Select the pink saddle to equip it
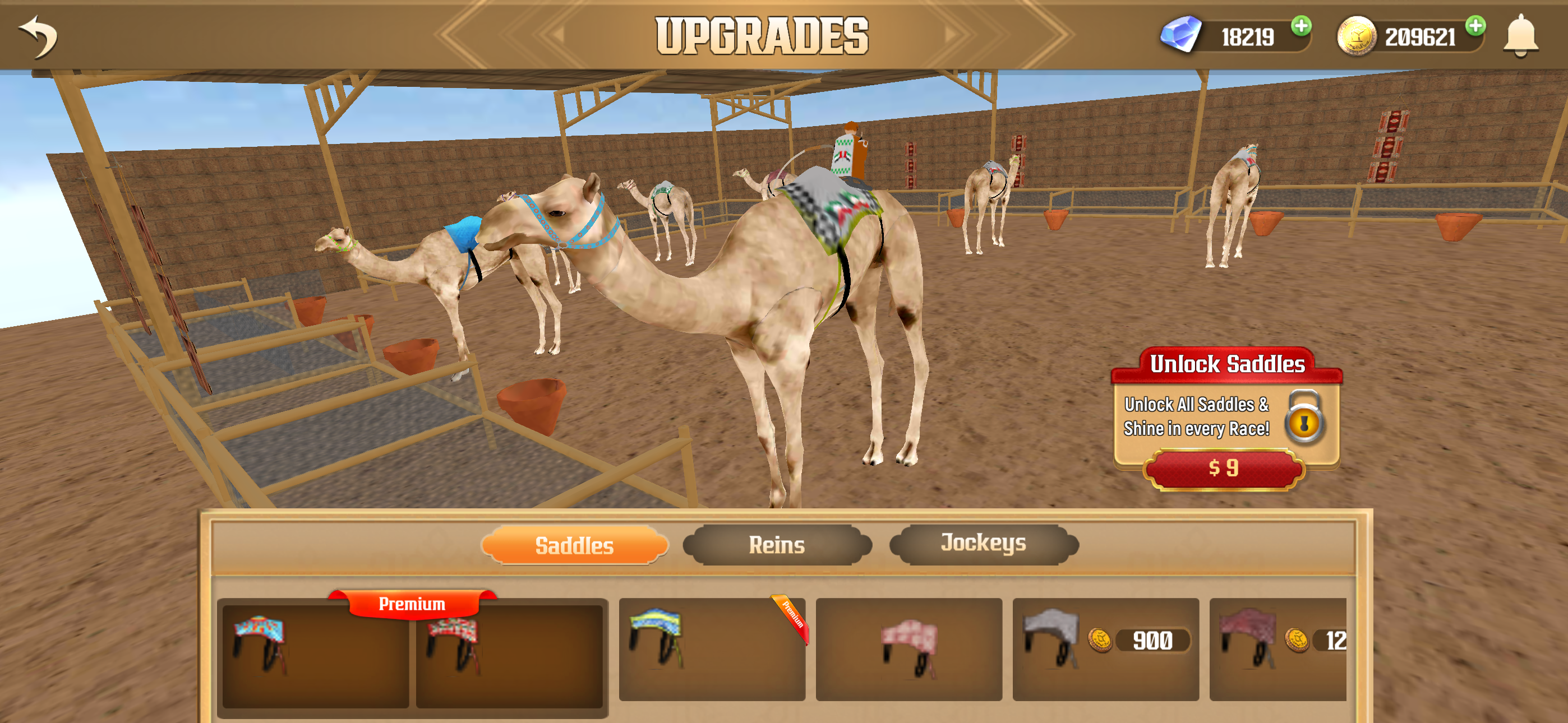The width and height of the screenshot is (1568, 723). click(910, 651)
